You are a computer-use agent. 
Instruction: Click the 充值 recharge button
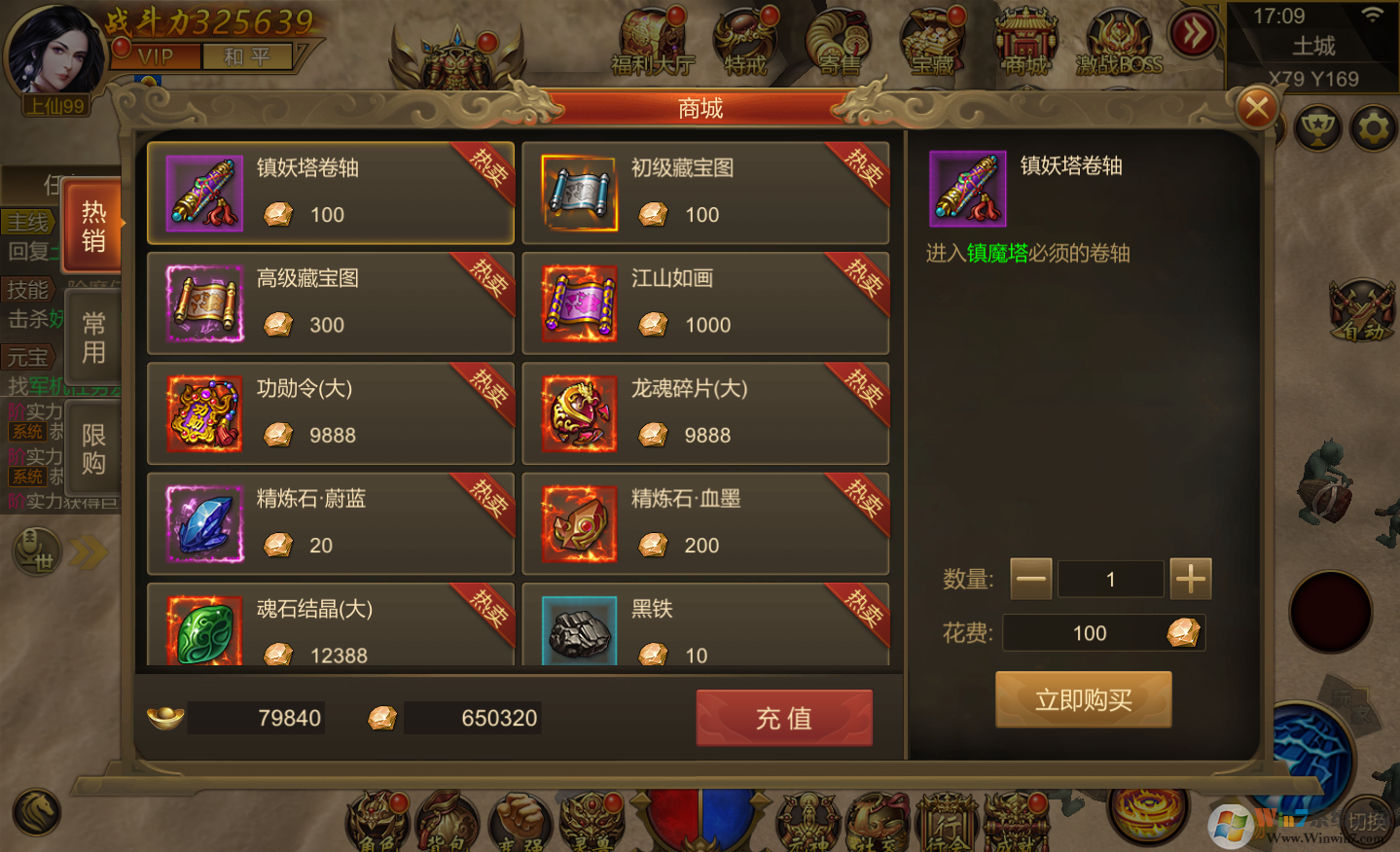tap(783, 718)
